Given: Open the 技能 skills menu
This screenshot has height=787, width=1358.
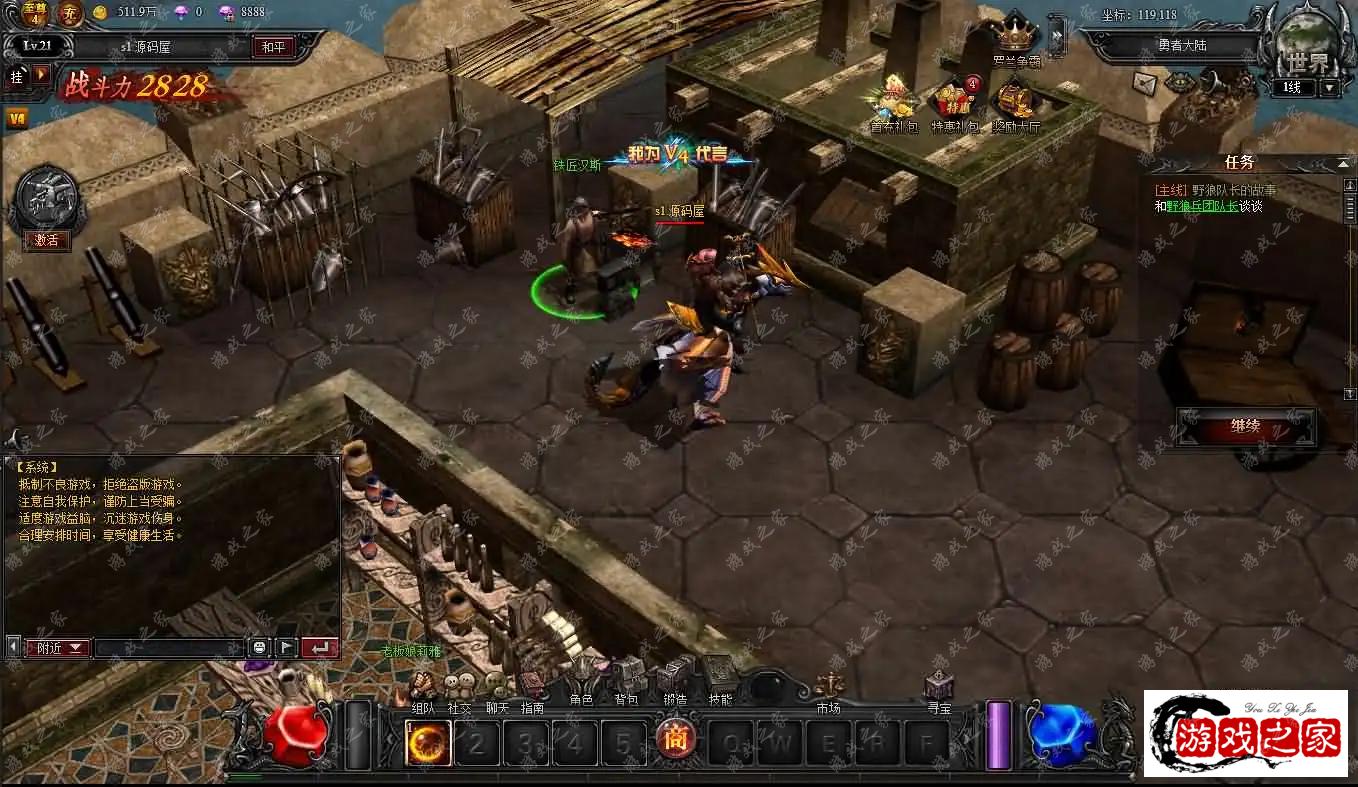Looking at the screenshot, I should pos(720,679).
